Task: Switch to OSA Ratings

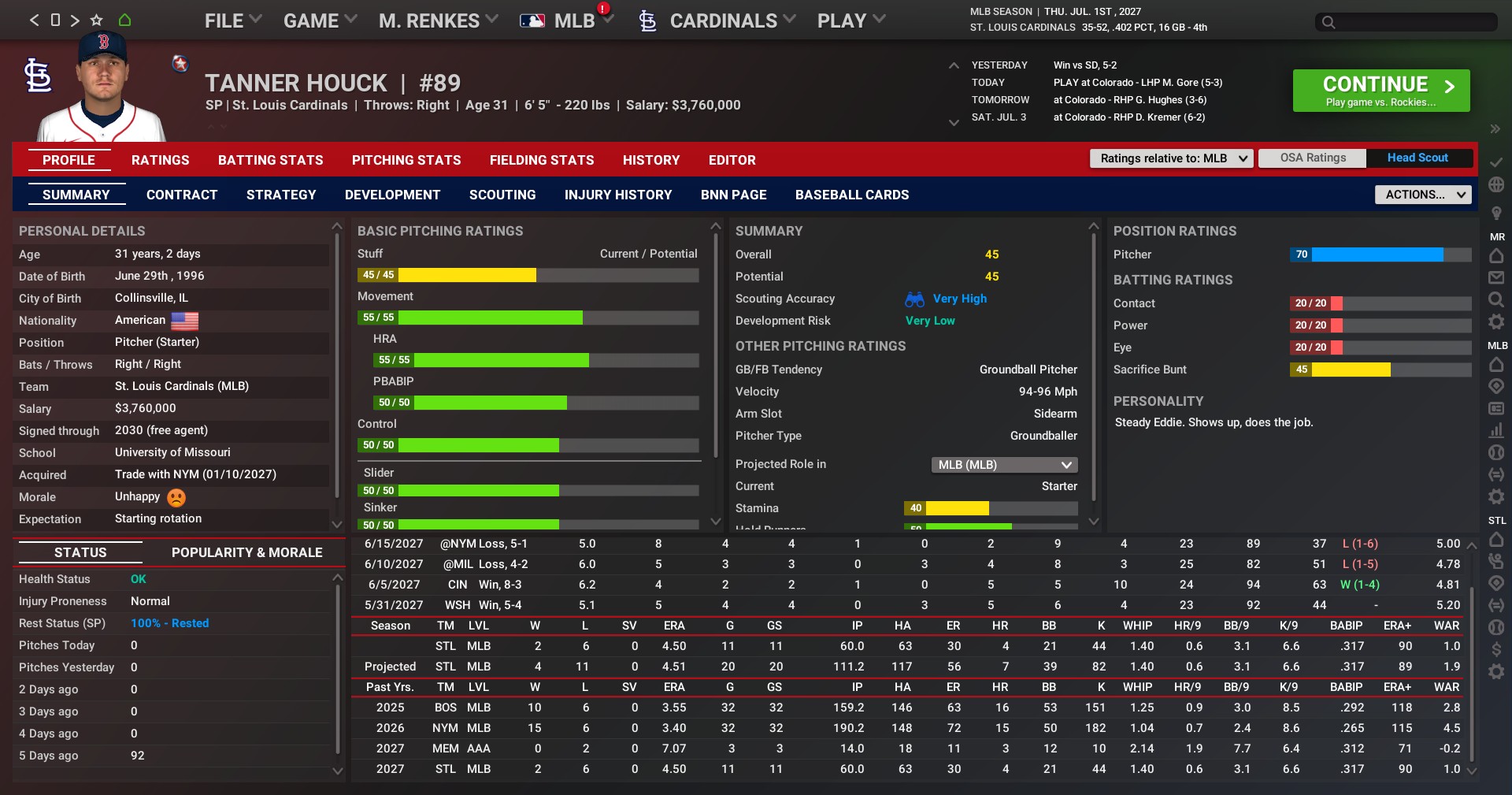Action: click(x=1313, y=158)
